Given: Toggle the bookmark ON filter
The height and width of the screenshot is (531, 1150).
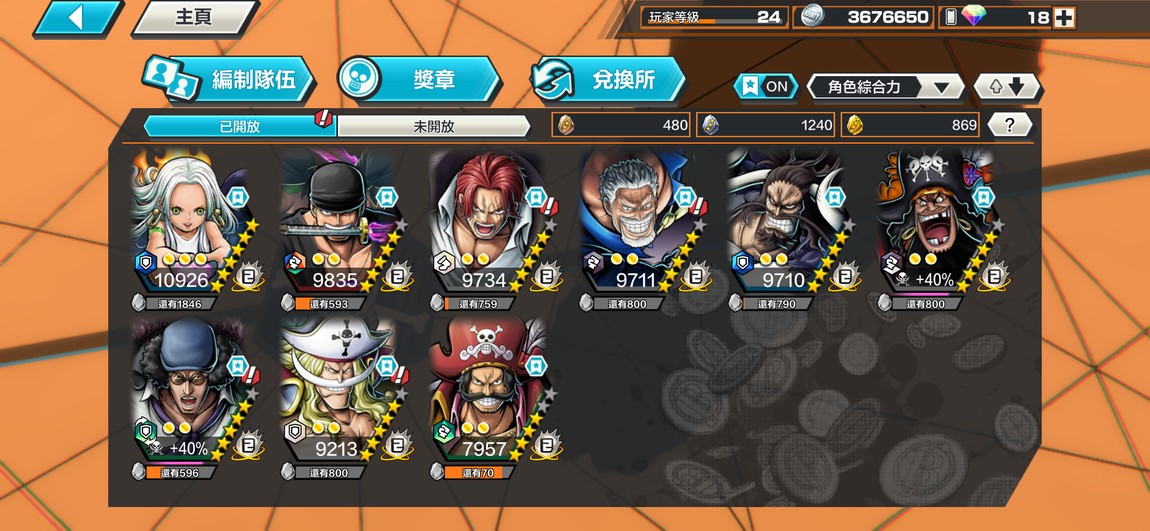Looking at the screenshot, I should tap(765, 86).
